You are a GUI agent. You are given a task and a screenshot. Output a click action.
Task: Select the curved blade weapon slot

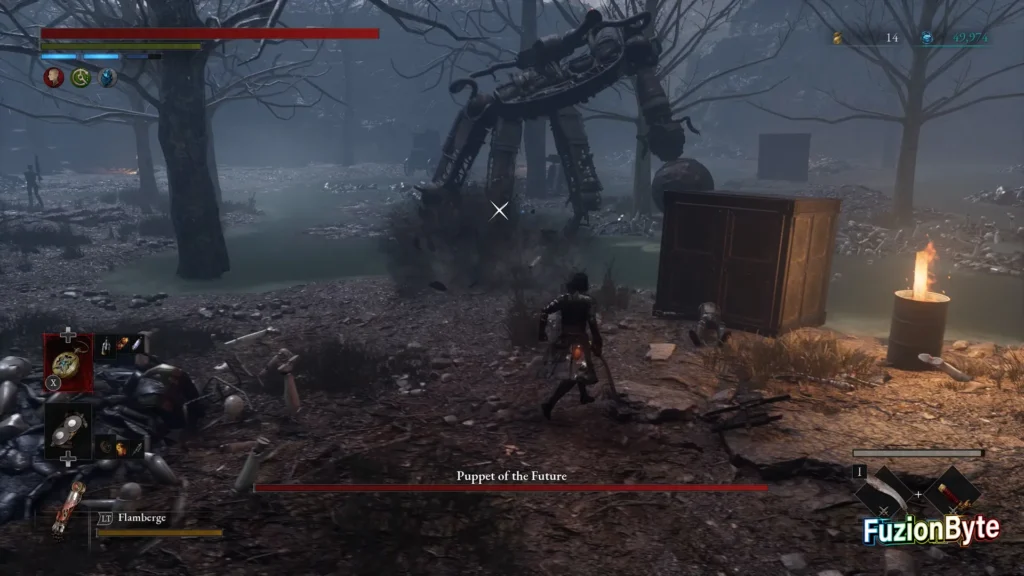883,494
